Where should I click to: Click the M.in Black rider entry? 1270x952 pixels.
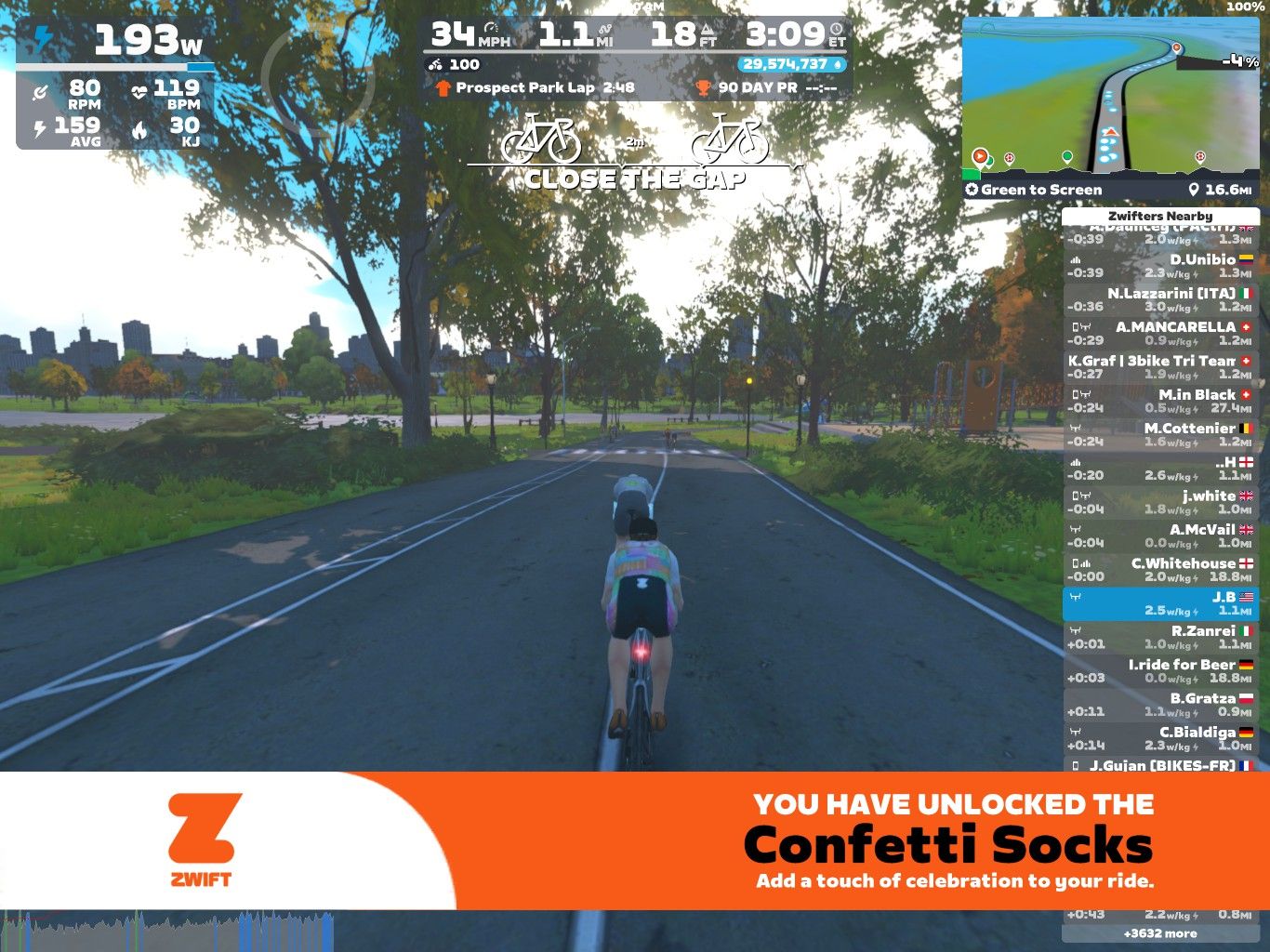pos(1160,402)
